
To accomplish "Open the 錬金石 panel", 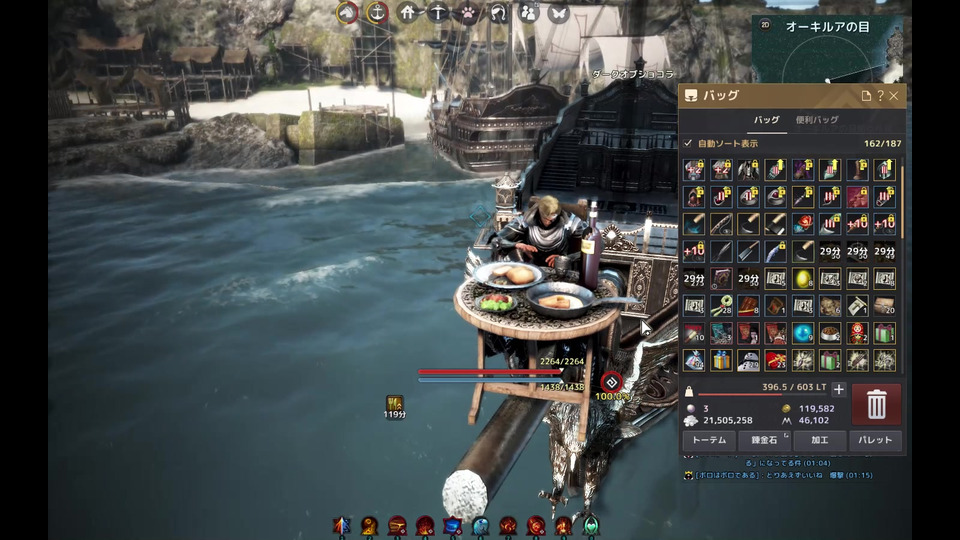I will 765,440.
